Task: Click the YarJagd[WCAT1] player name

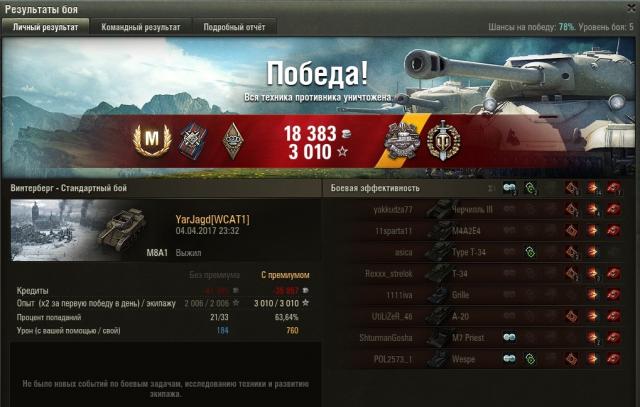Action: pos(212,218)
